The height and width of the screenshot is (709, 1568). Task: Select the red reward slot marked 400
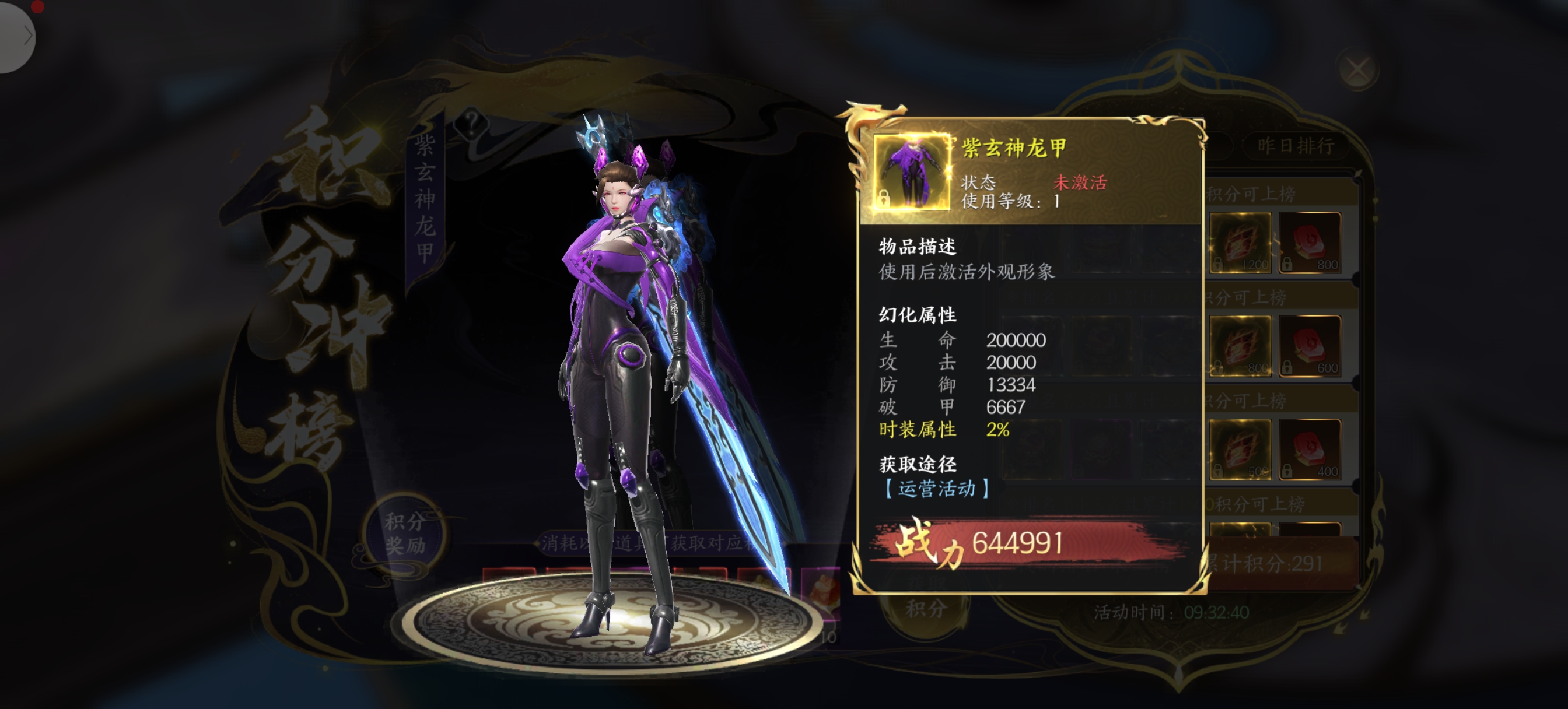coord(1310,450)
